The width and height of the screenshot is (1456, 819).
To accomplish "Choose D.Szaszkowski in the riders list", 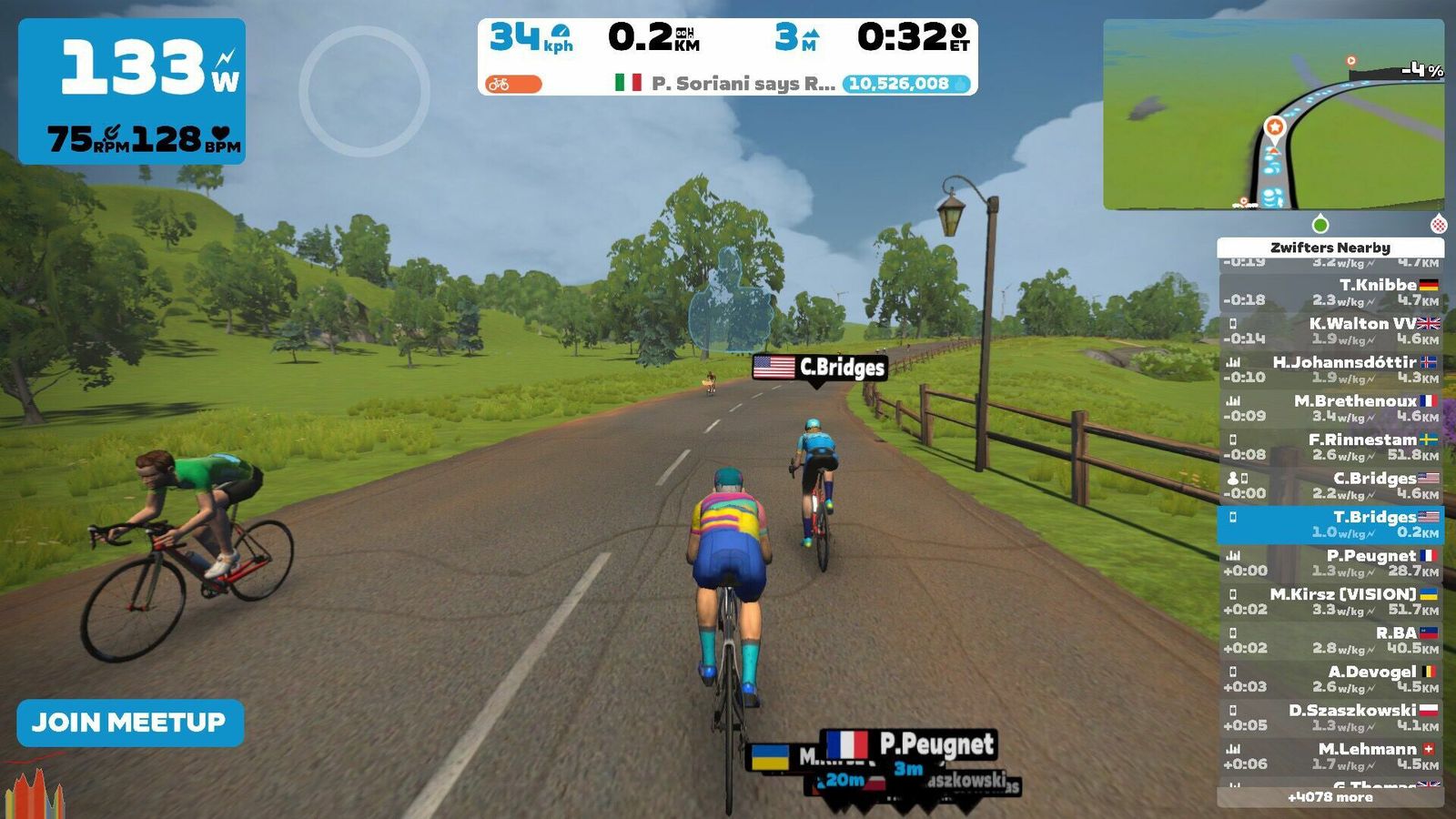I will tap(1330, 717).
